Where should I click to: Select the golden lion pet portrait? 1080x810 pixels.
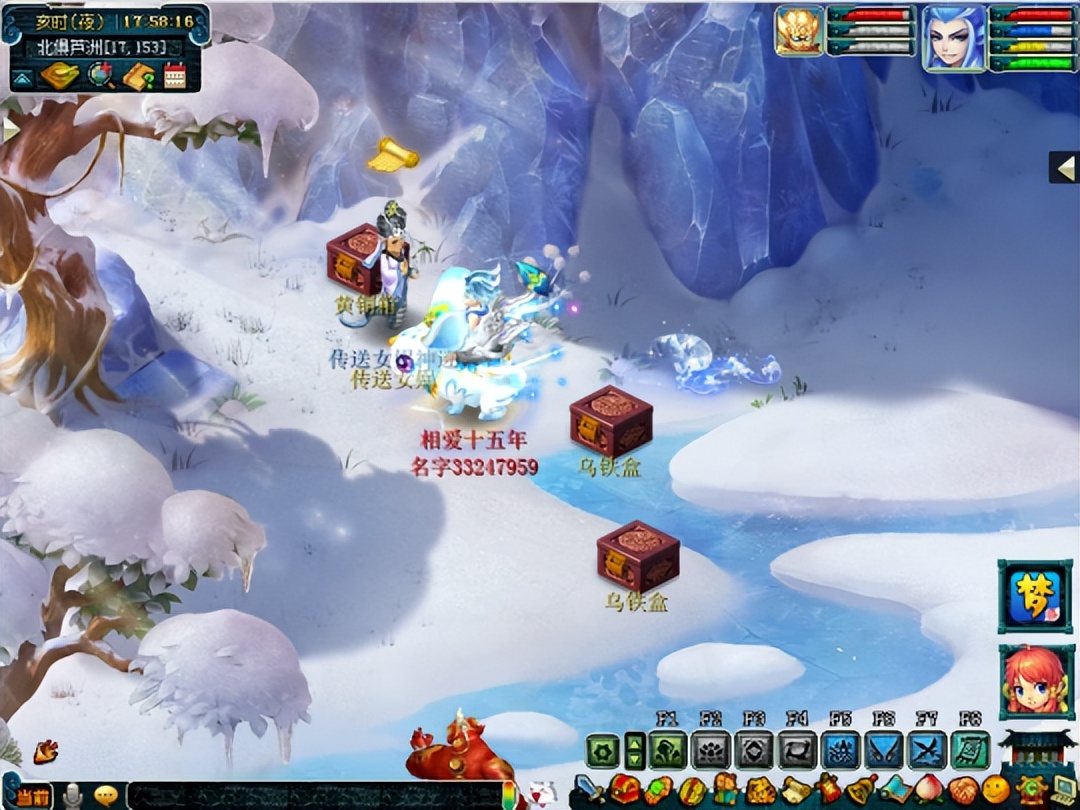click(800, 31)
